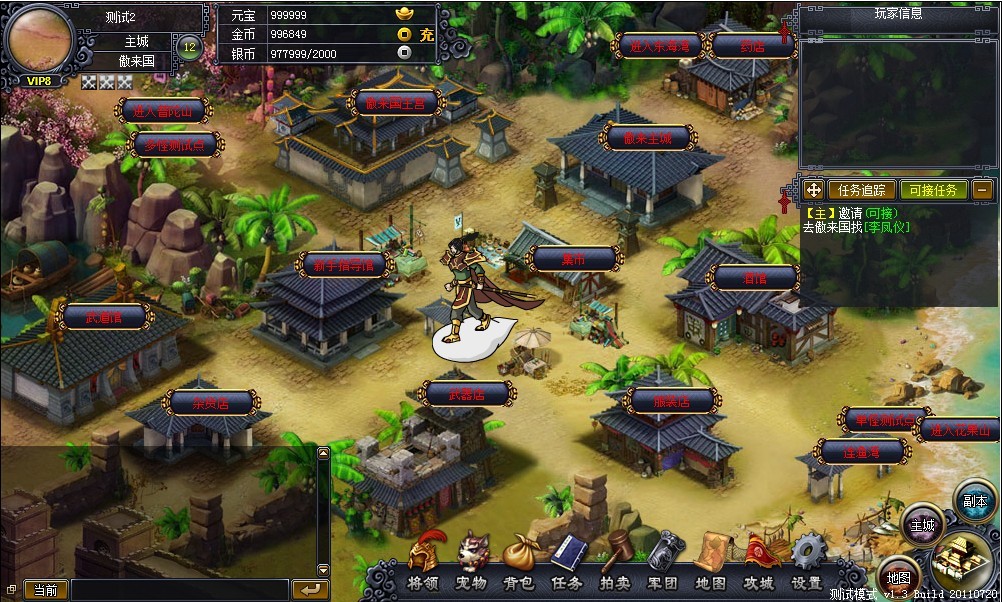1002x602 pixels.
Task: Switch to the 可接任务 tab
Action: pos(932,189)
